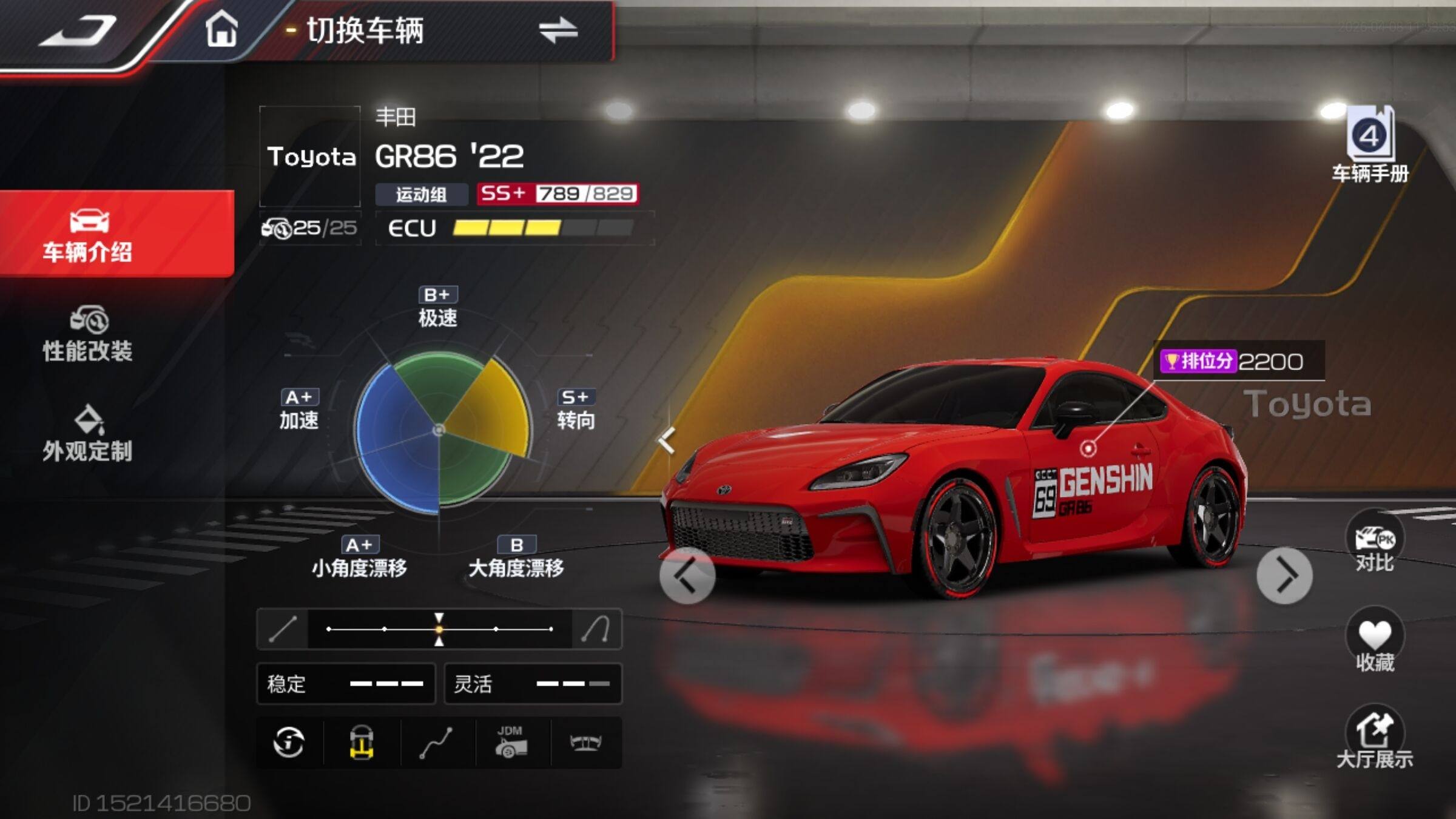Open the home screen via house icon

pyautogui.click(x=221, y=29)
